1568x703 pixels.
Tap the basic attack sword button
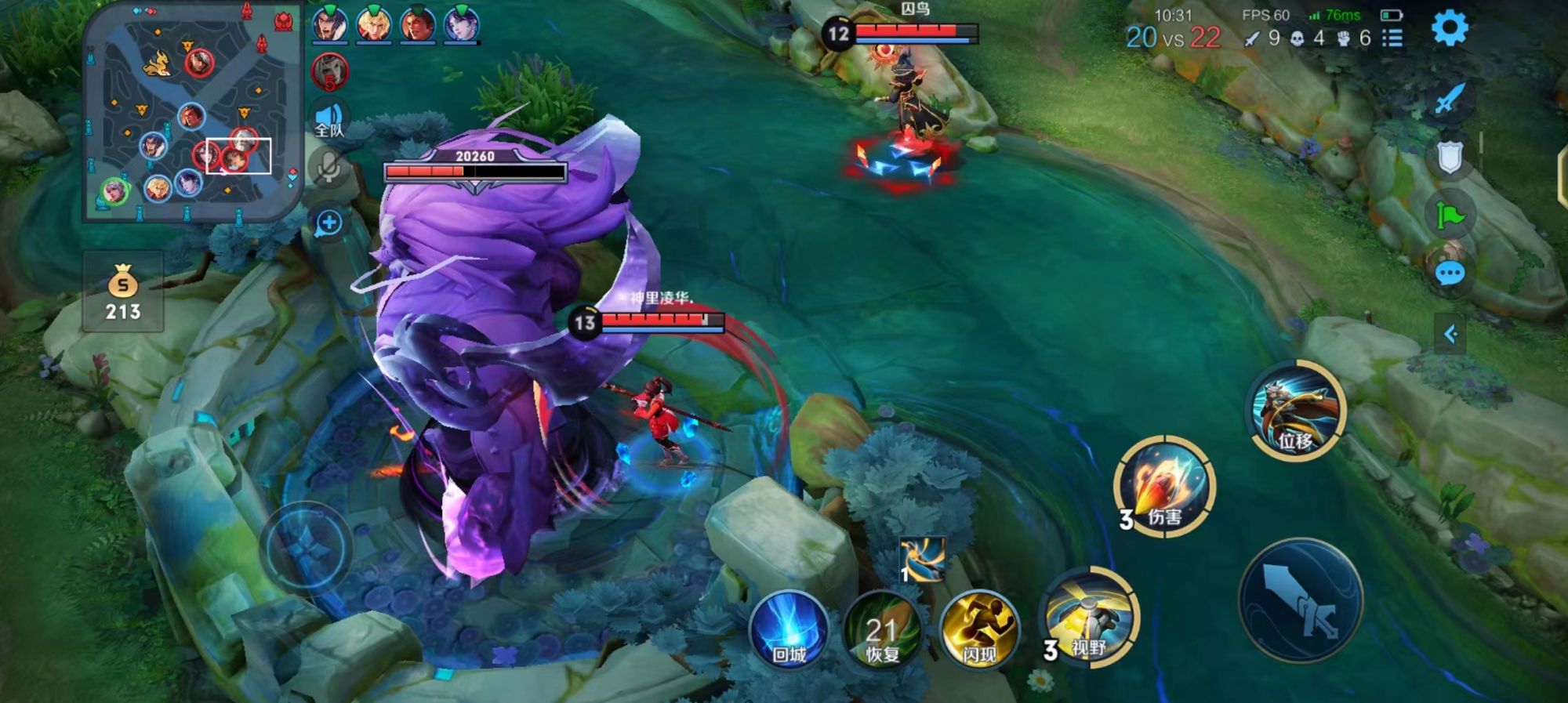point(1301,600)
